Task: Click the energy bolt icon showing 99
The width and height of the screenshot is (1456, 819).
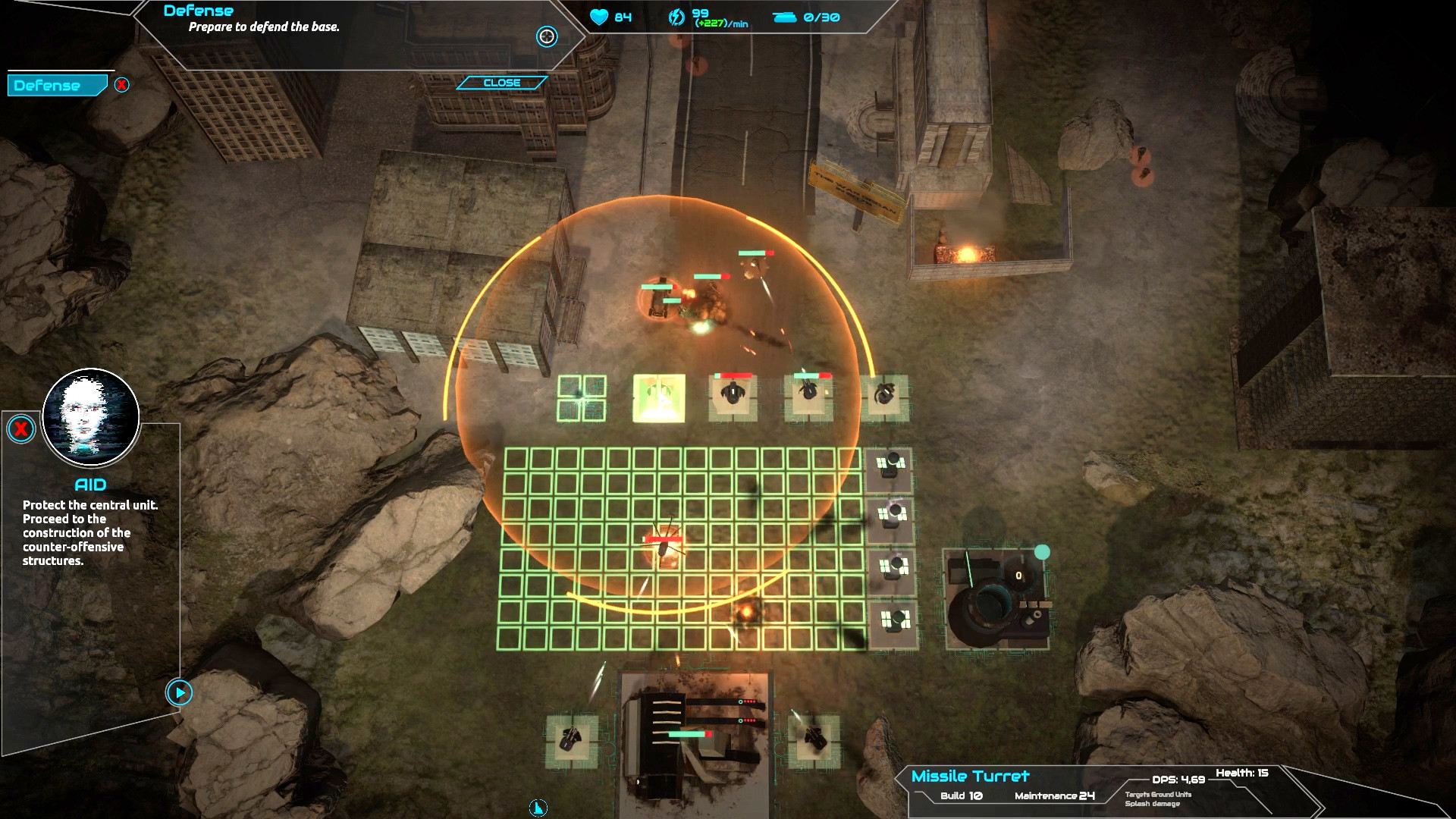Action: [676, 17]
